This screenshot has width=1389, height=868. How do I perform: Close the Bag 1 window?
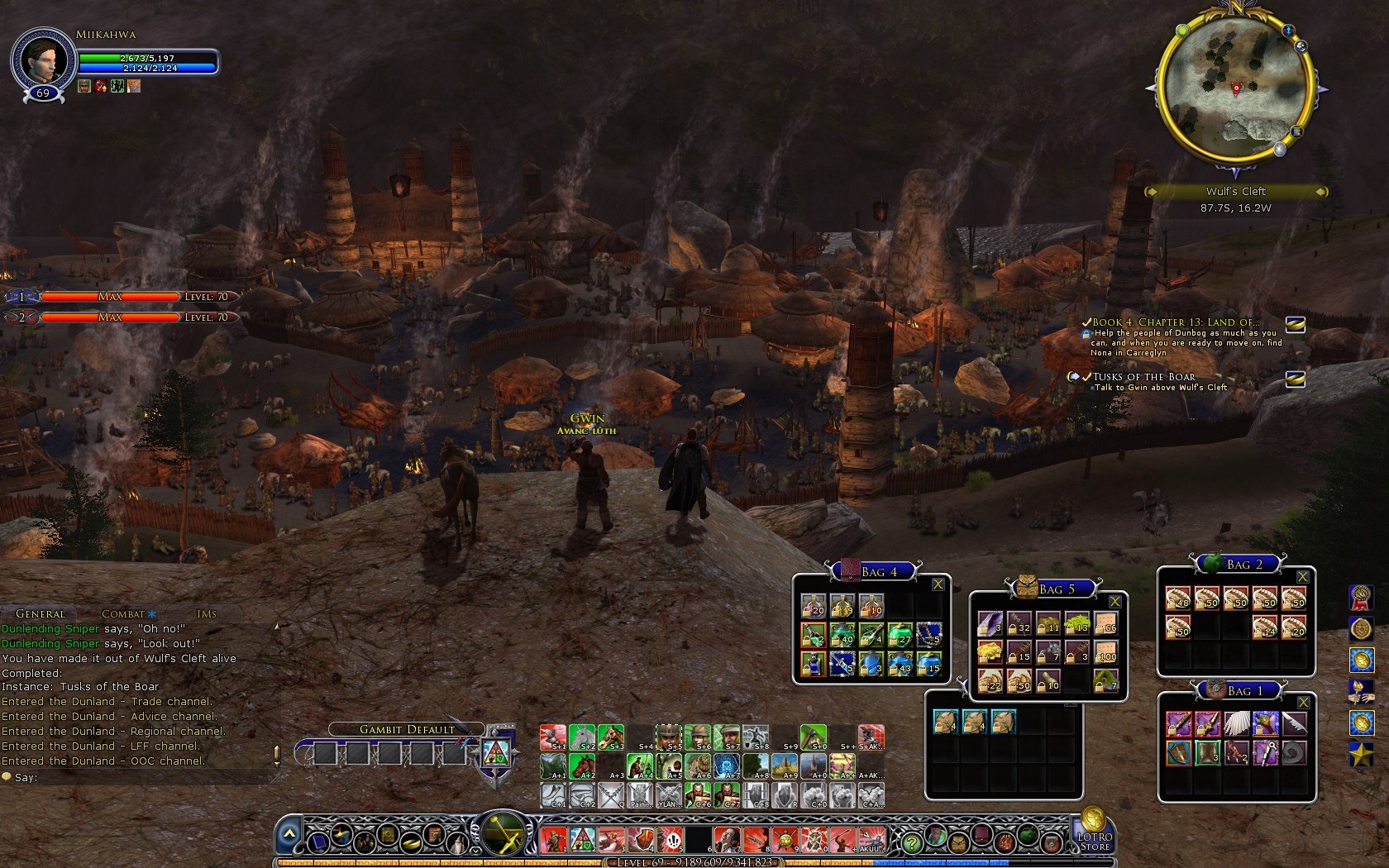coord(1303,703)
